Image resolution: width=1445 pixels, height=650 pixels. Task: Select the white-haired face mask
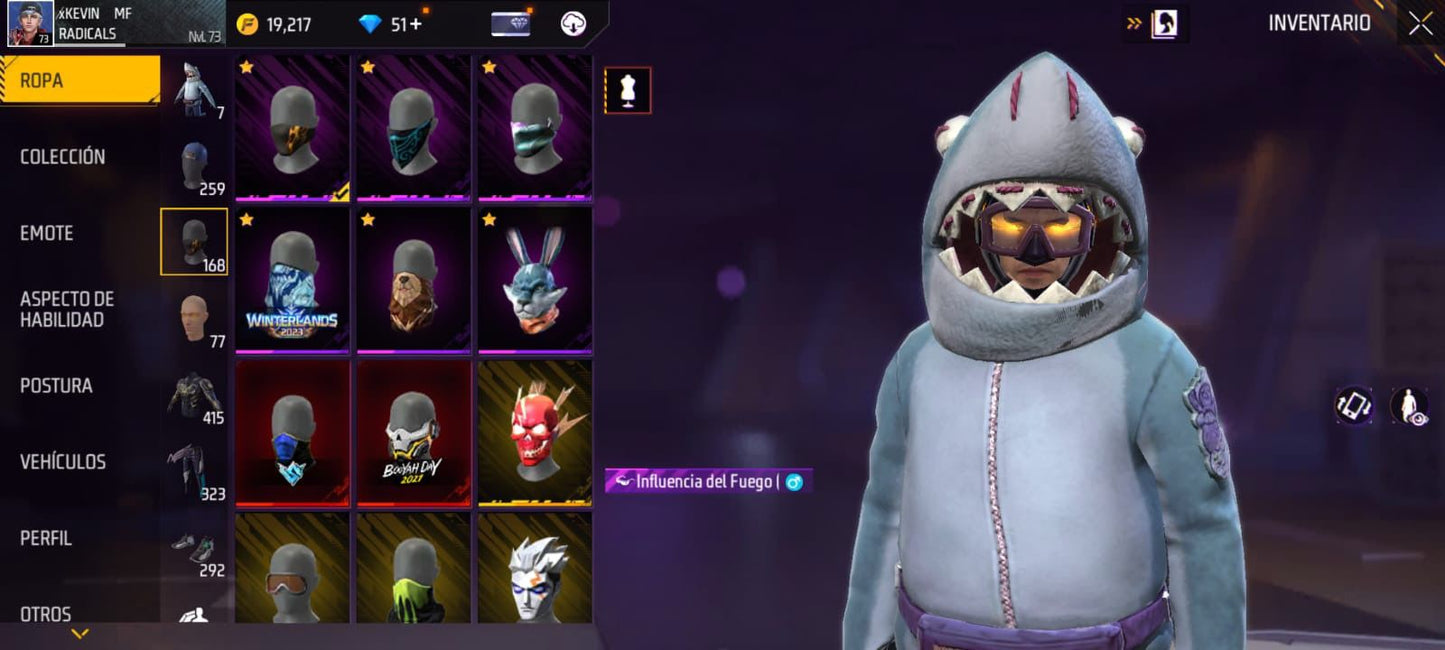point(534,570)
